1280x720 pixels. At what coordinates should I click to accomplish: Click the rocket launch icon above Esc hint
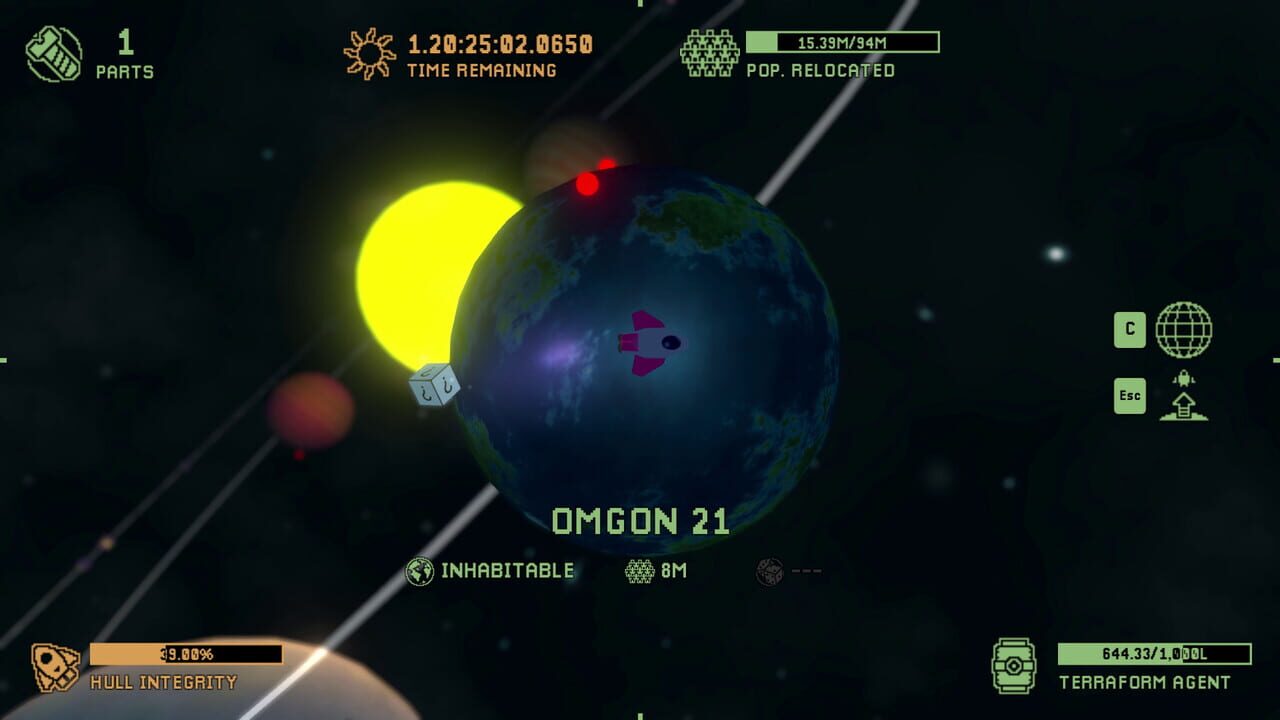(x=1183, y=395)
